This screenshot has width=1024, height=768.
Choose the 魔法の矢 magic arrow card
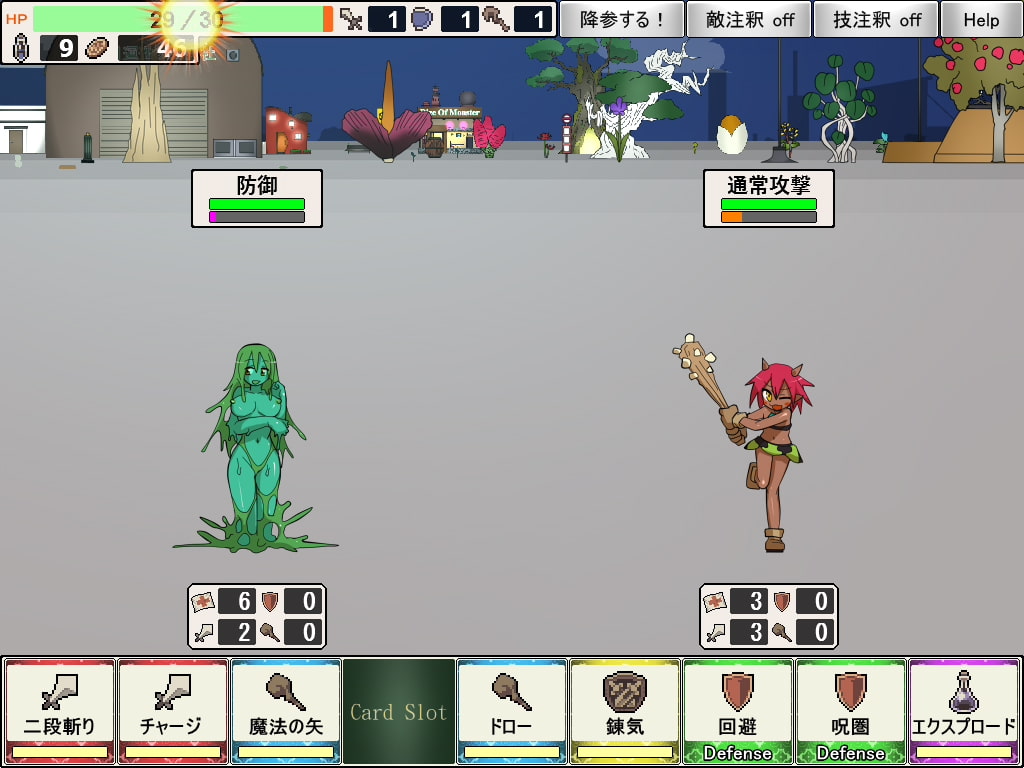(285, 710)
